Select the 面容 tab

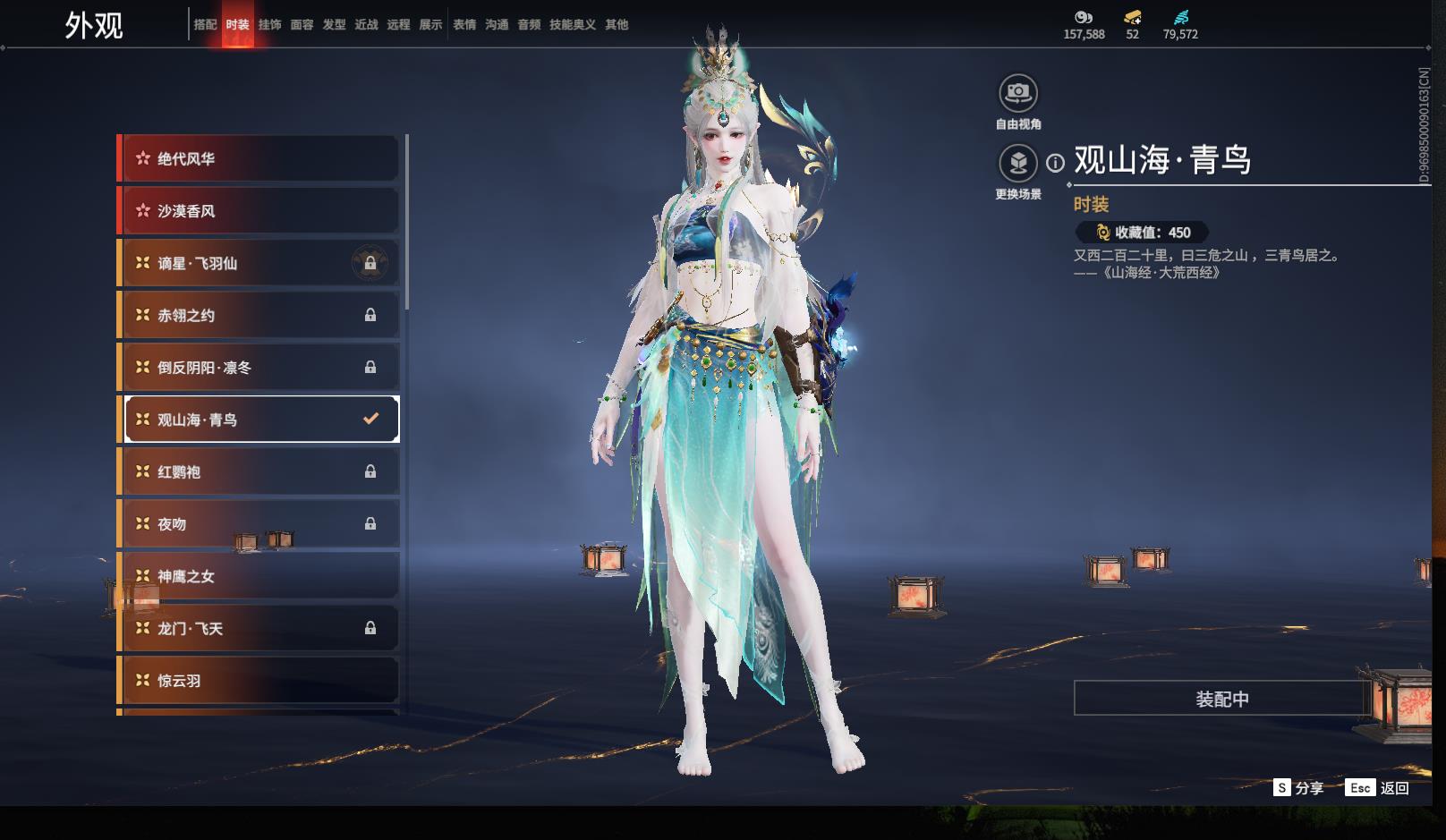(x=302, y=25)
